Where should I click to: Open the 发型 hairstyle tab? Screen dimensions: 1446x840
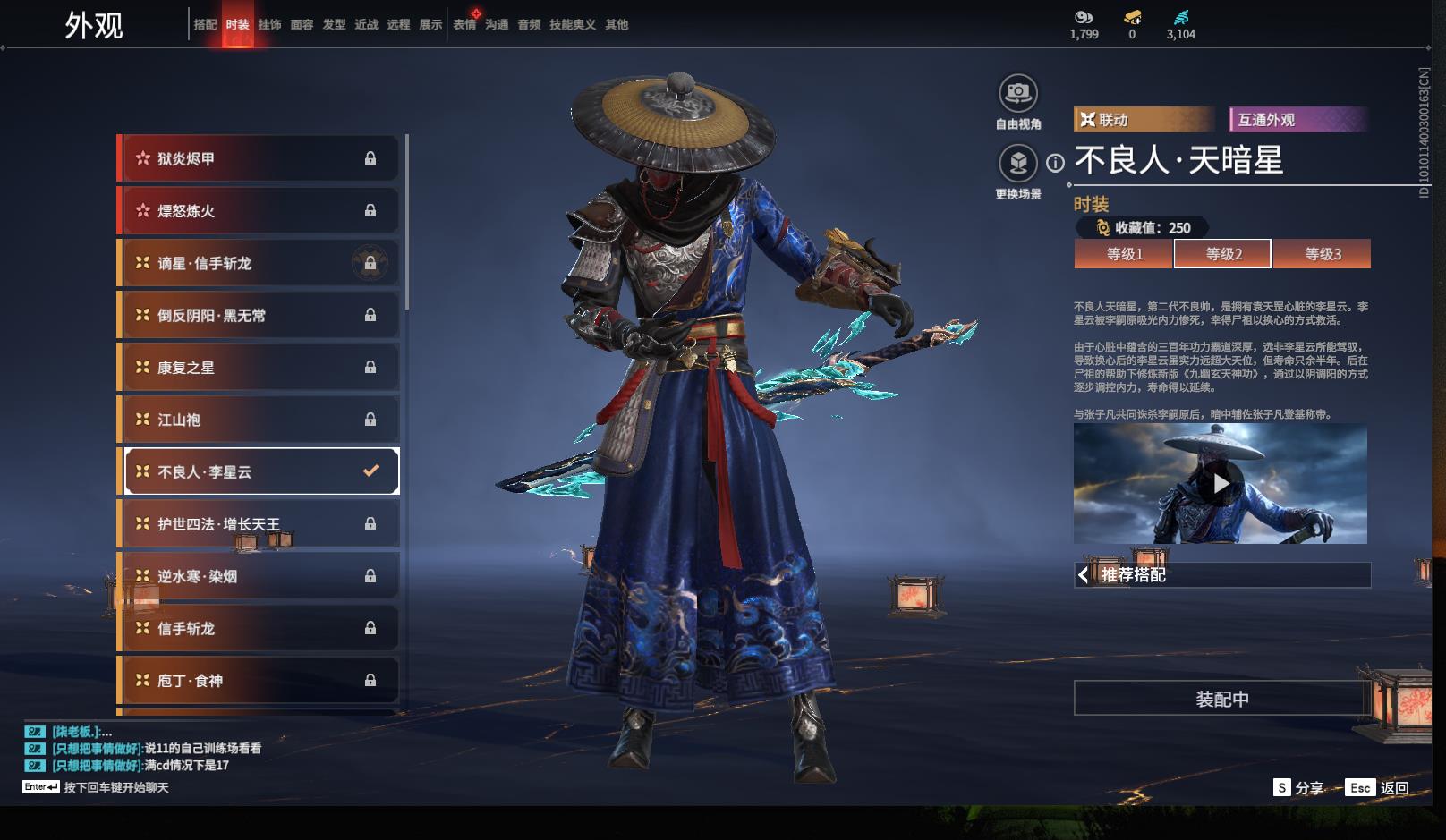click(x=334, y=25)
